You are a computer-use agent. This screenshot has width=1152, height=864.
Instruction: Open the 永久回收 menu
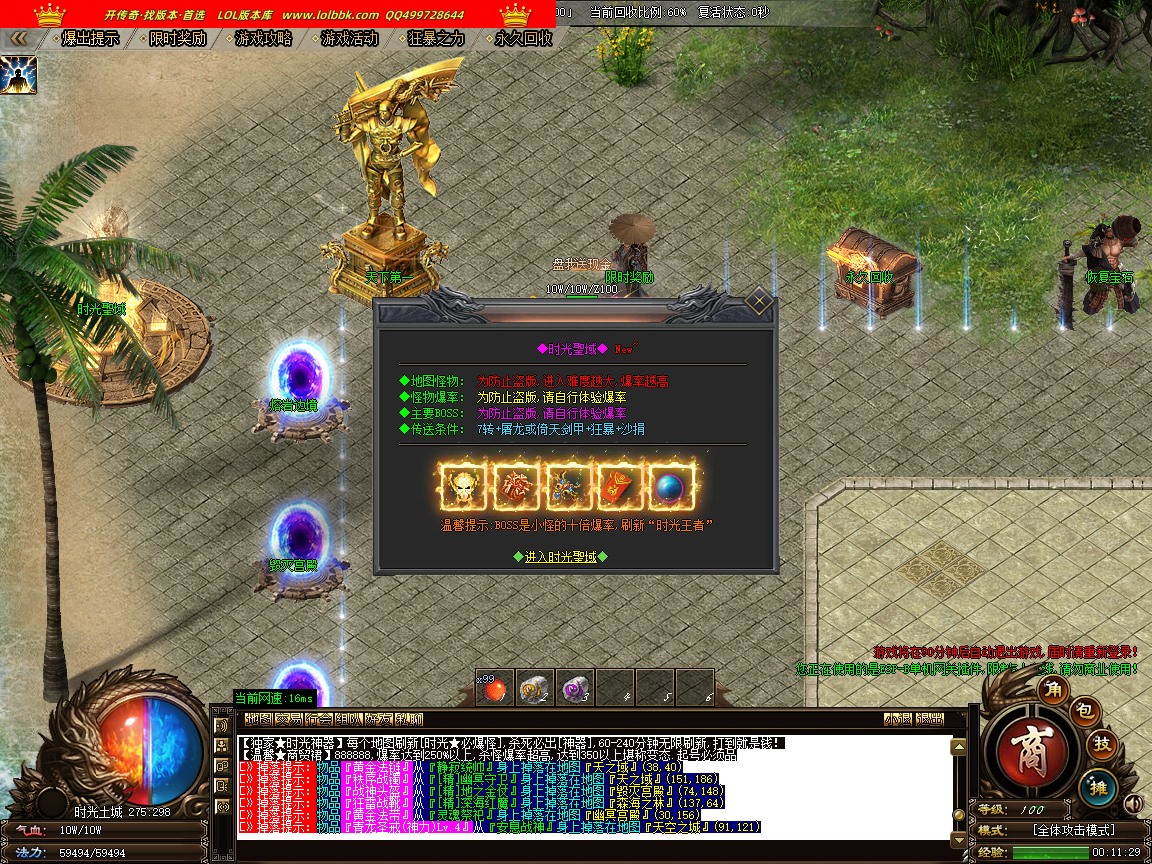coord(523,38)
